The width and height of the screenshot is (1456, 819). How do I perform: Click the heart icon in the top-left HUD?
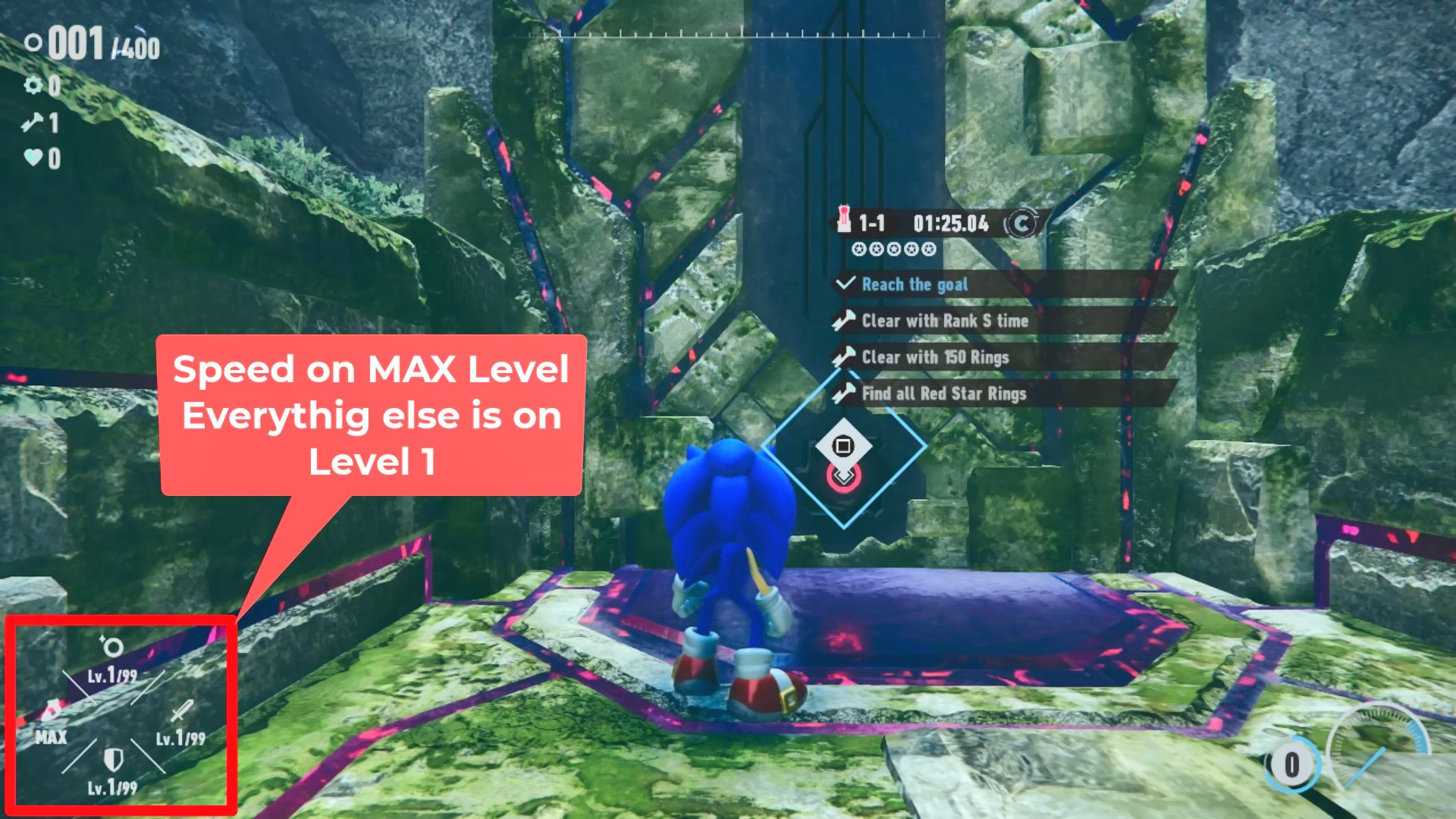click(x=33, y=158)
